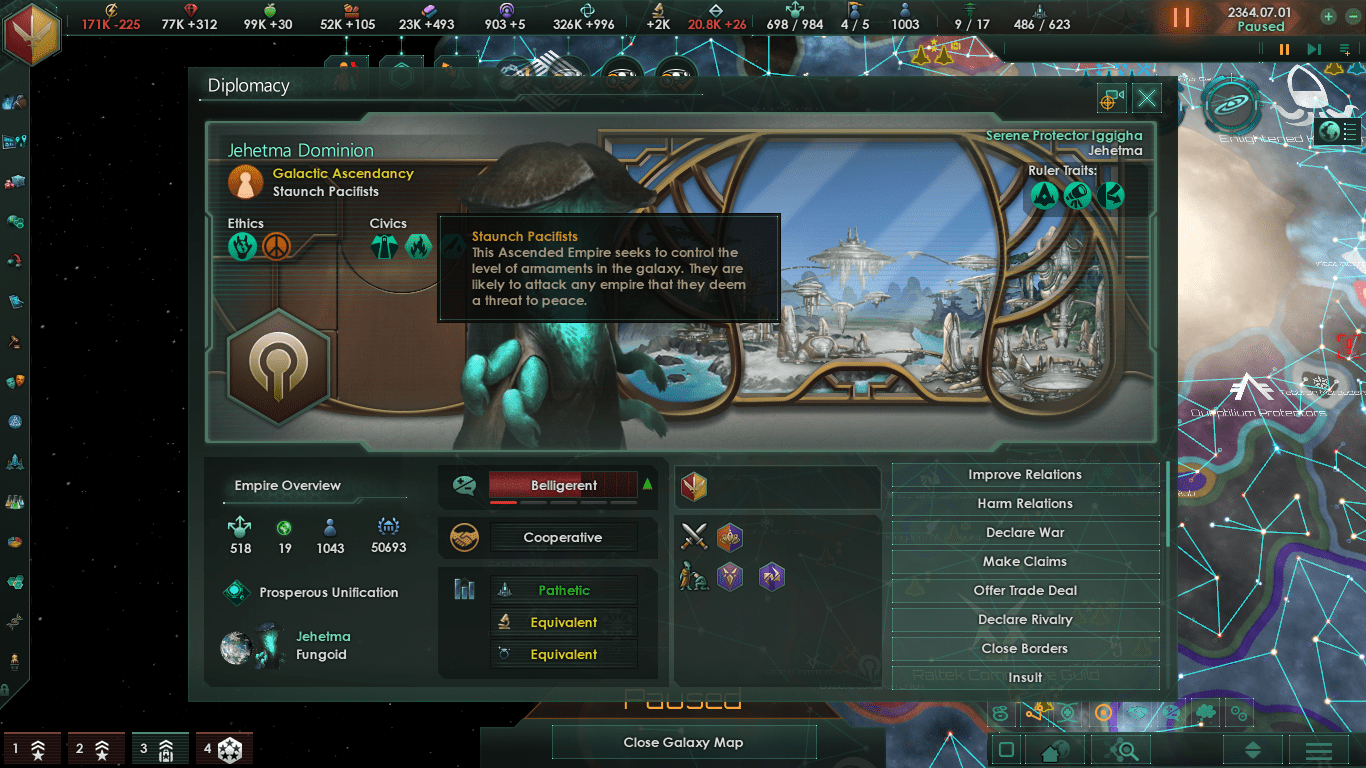Click Close Galaxy Map button

[x=684, y=742]
